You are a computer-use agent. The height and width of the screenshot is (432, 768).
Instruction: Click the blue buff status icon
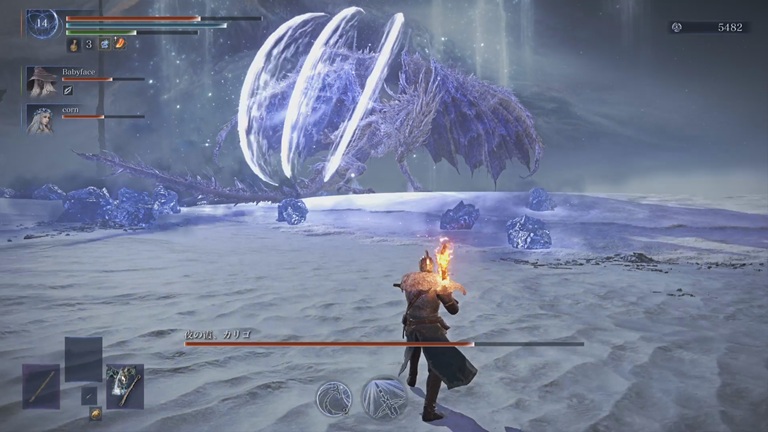click(x=104, y=44)
